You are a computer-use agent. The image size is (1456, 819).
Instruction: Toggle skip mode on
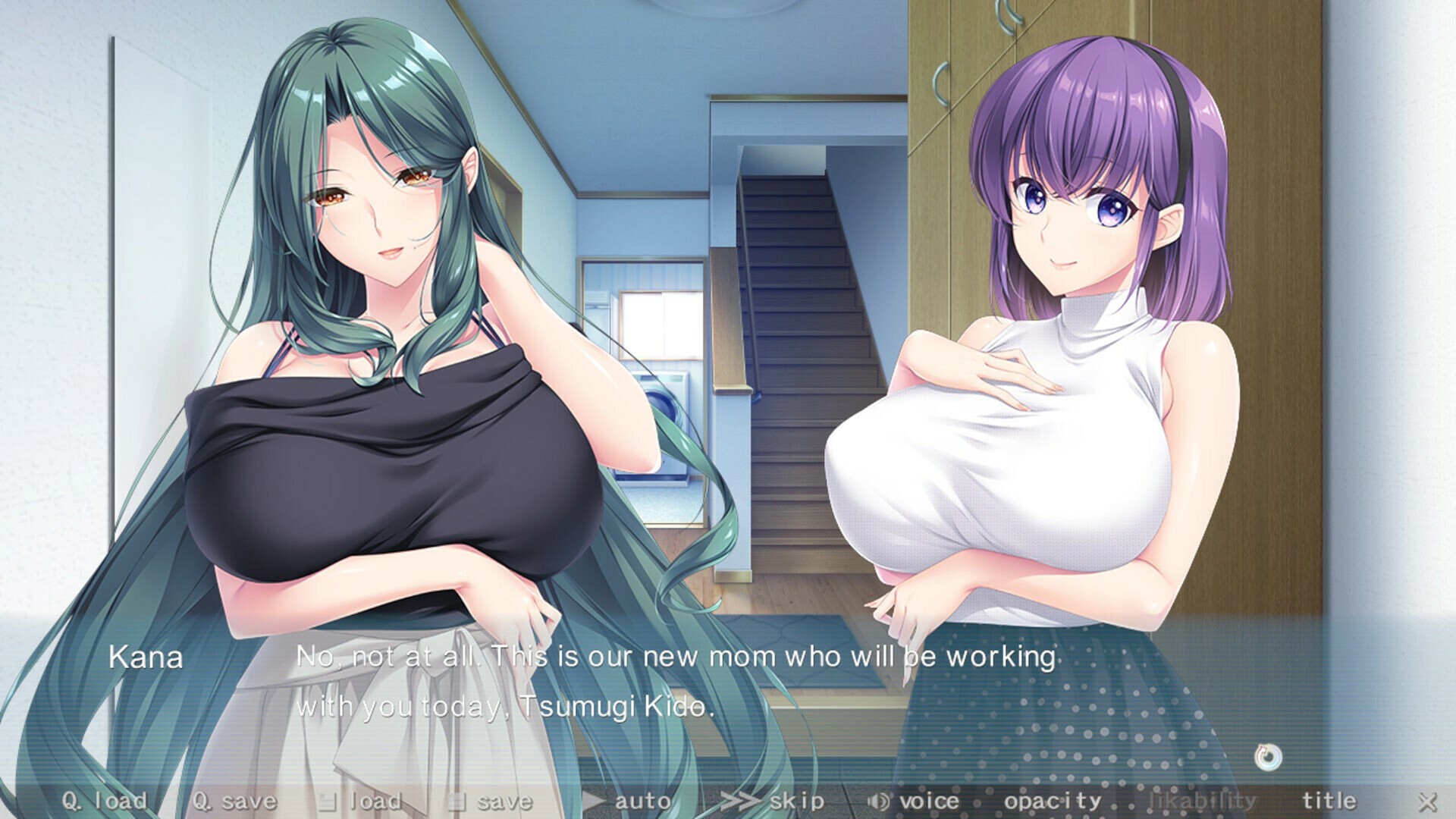tap(792, 799)
